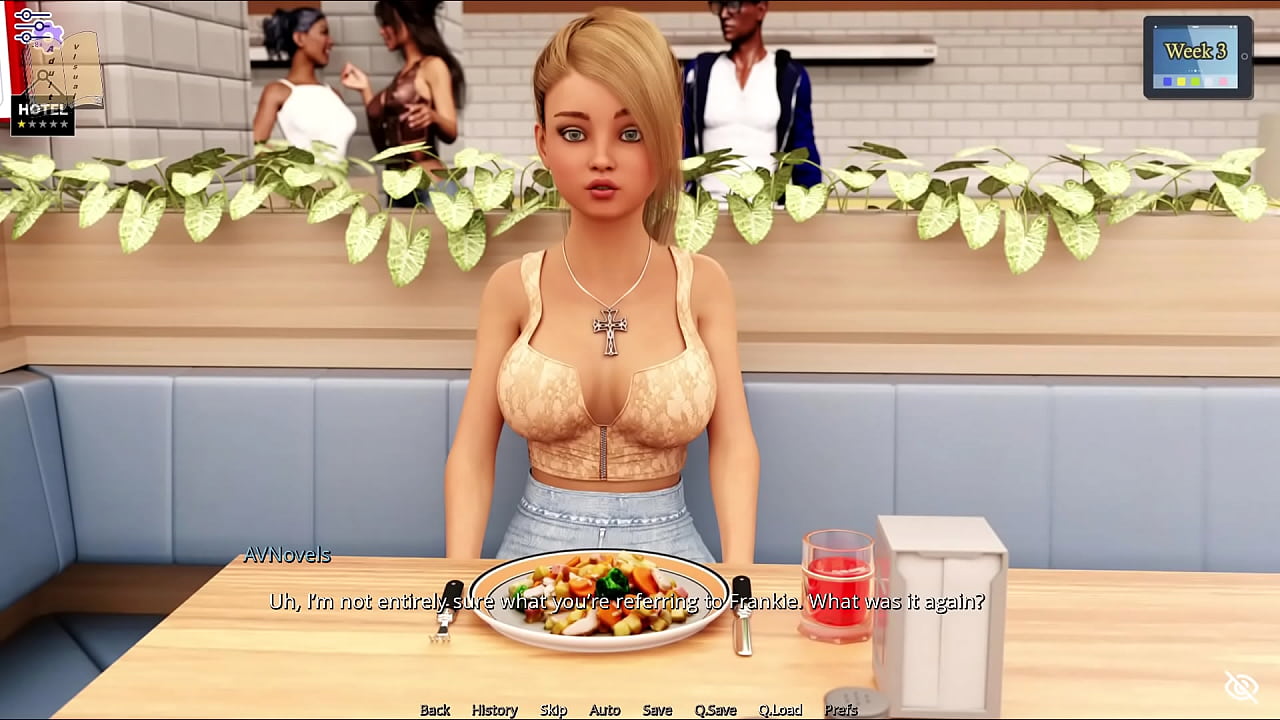
Task: Activate Skip in the quick menu
Action: click(x=553, y=710)
